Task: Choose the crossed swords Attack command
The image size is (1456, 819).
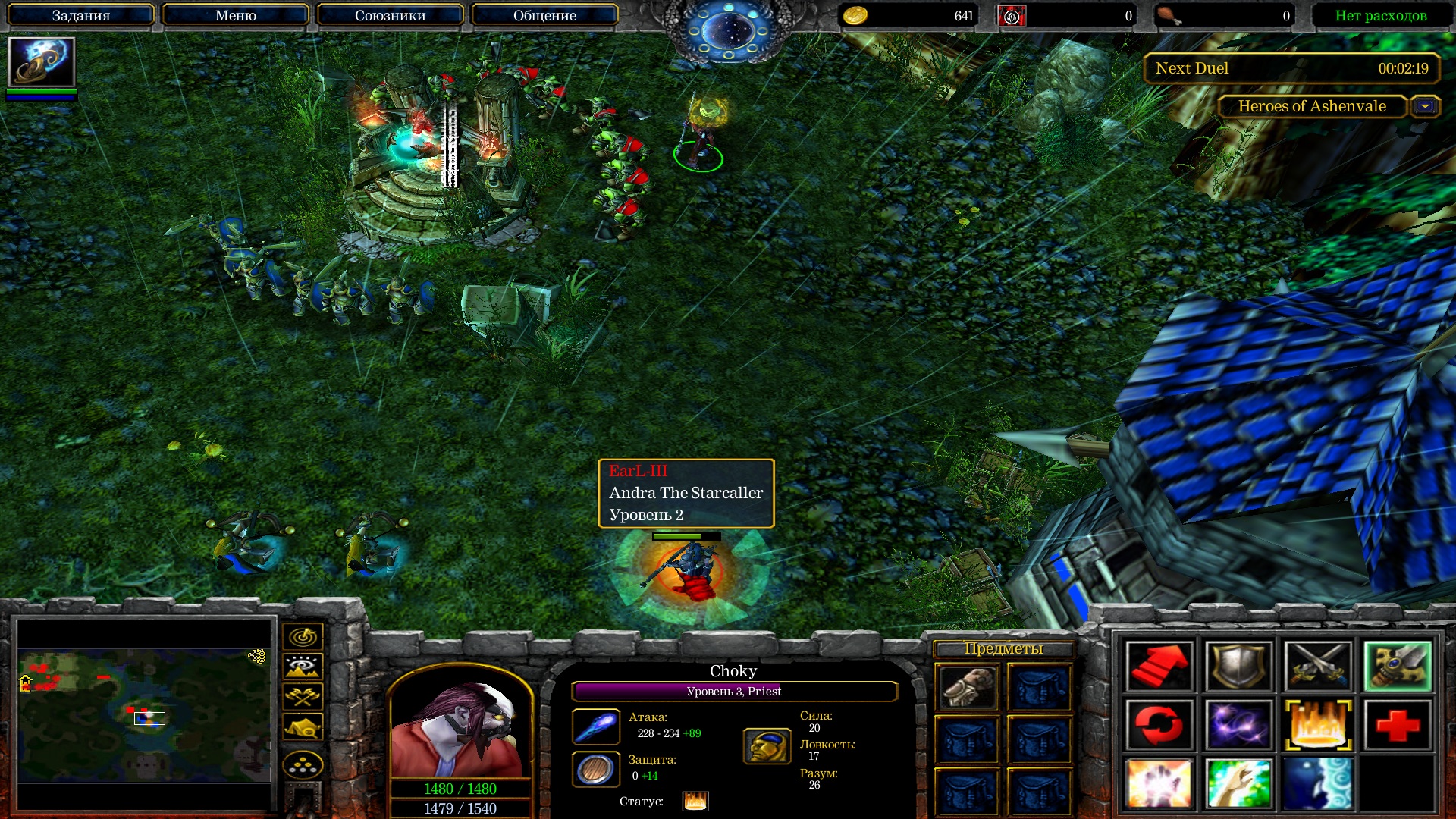Action: point(1318,667)
